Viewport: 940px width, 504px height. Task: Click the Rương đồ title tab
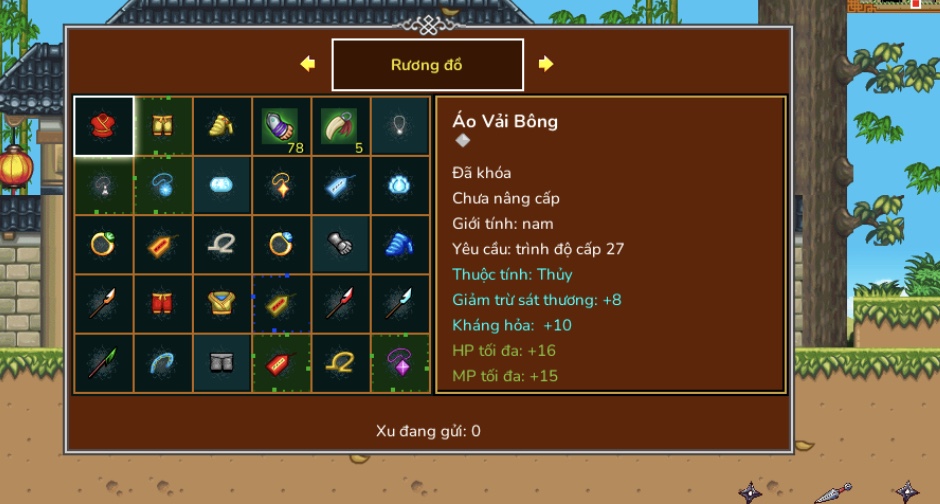(427, 65)
